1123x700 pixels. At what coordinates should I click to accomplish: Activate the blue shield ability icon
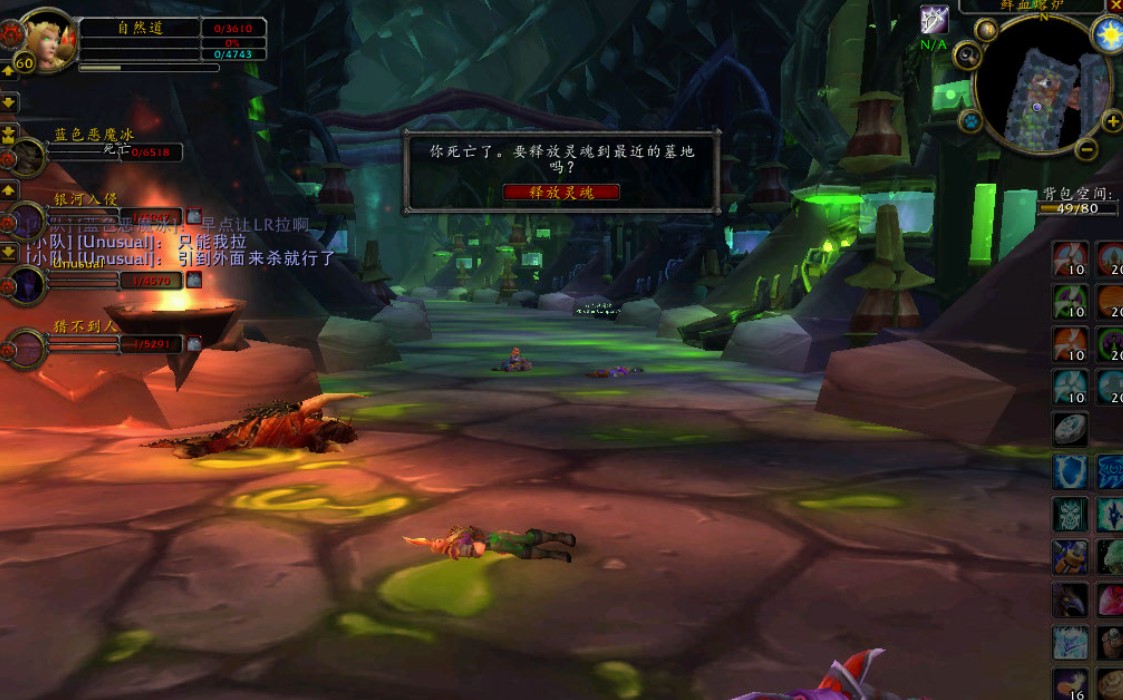[x=1070, y=472]
